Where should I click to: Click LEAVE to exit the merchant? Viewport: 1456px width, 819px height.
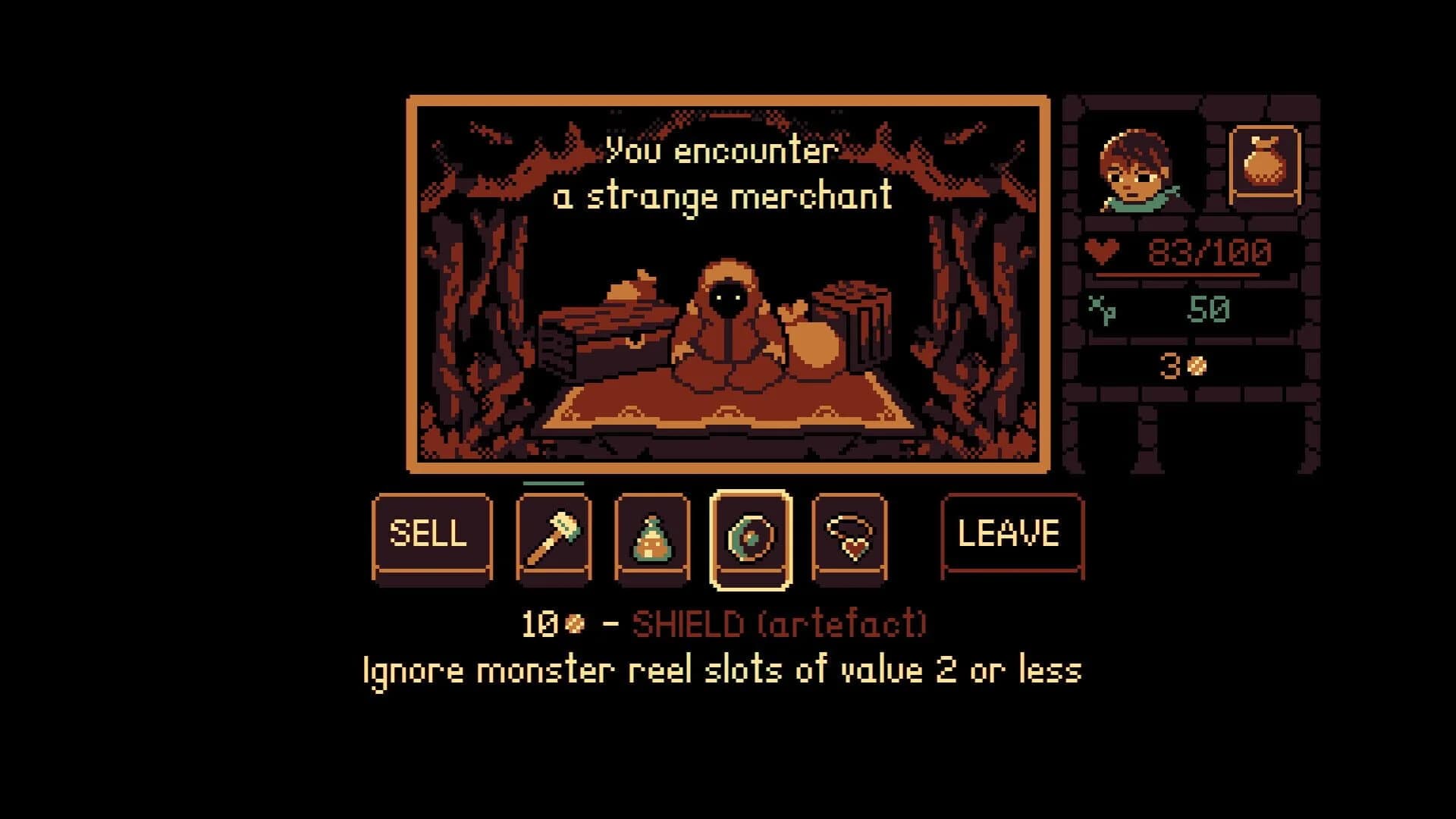click(x=1009, y=534)
